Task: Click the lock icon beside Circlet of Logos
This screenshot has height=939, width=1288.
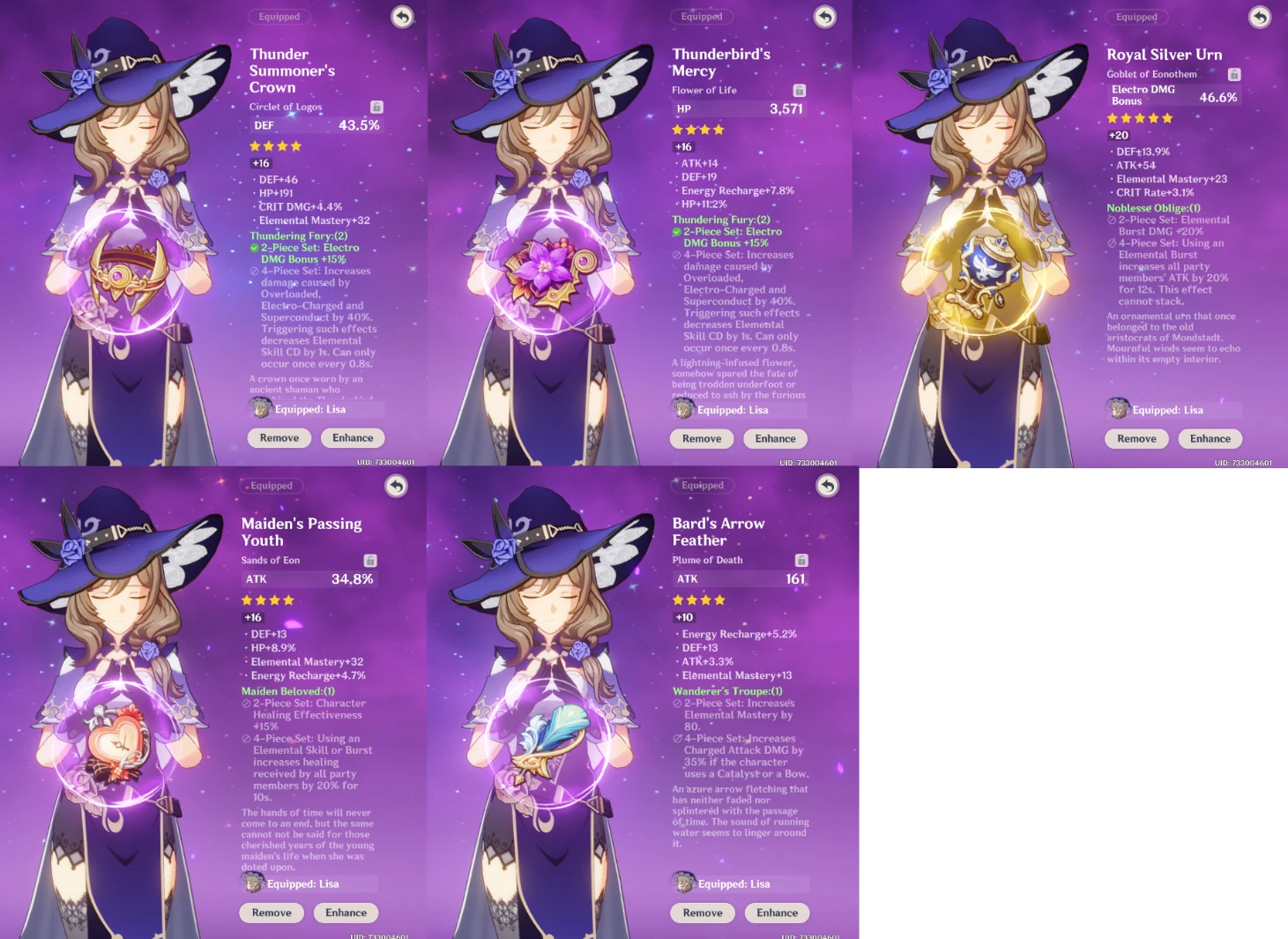Action: tap(376, 107)
